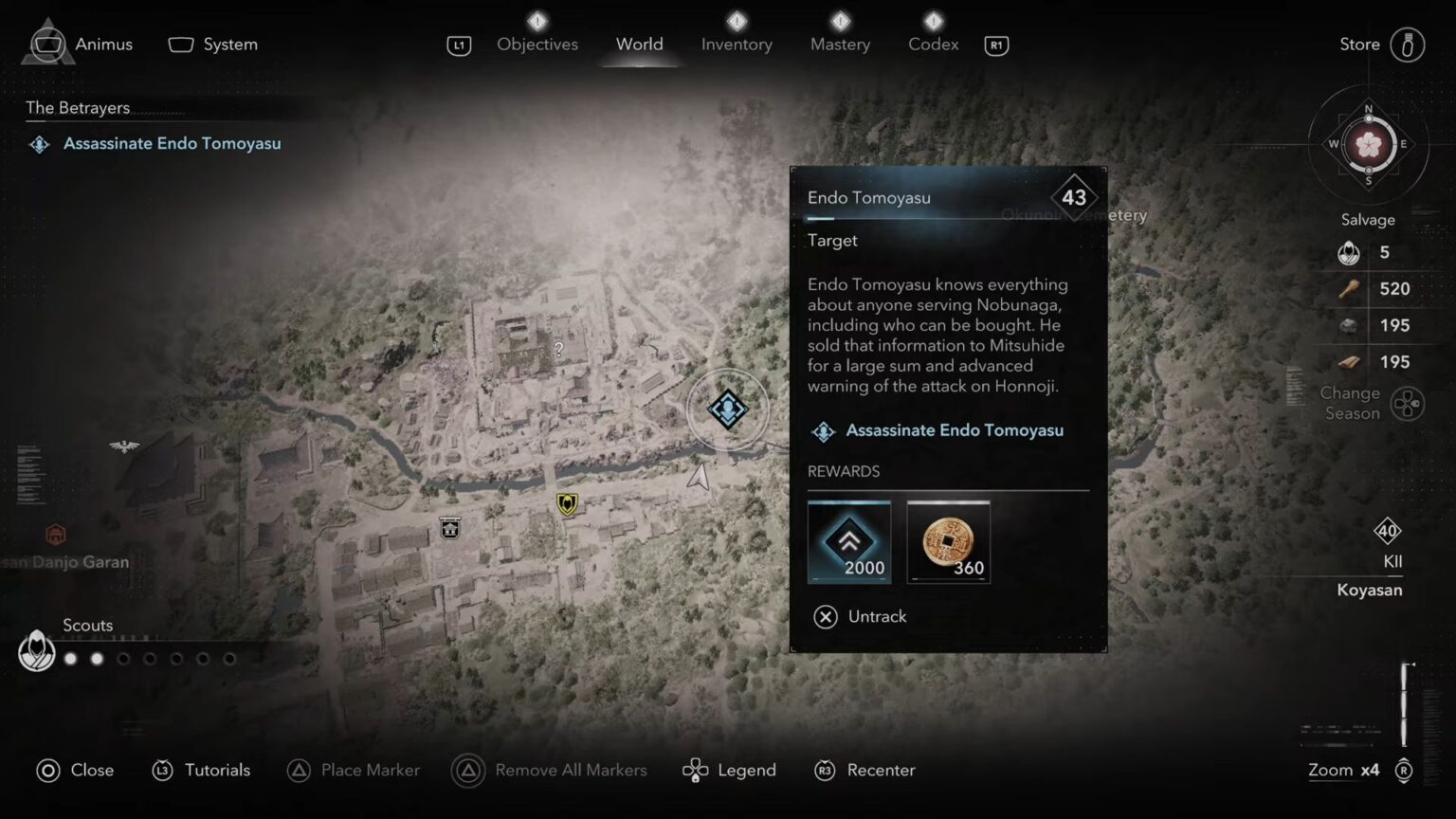Image resolution: width=1456 pixels, height=819 pixels.
Task: Click the 2000 XP reward icon
Action: [848, 541]
